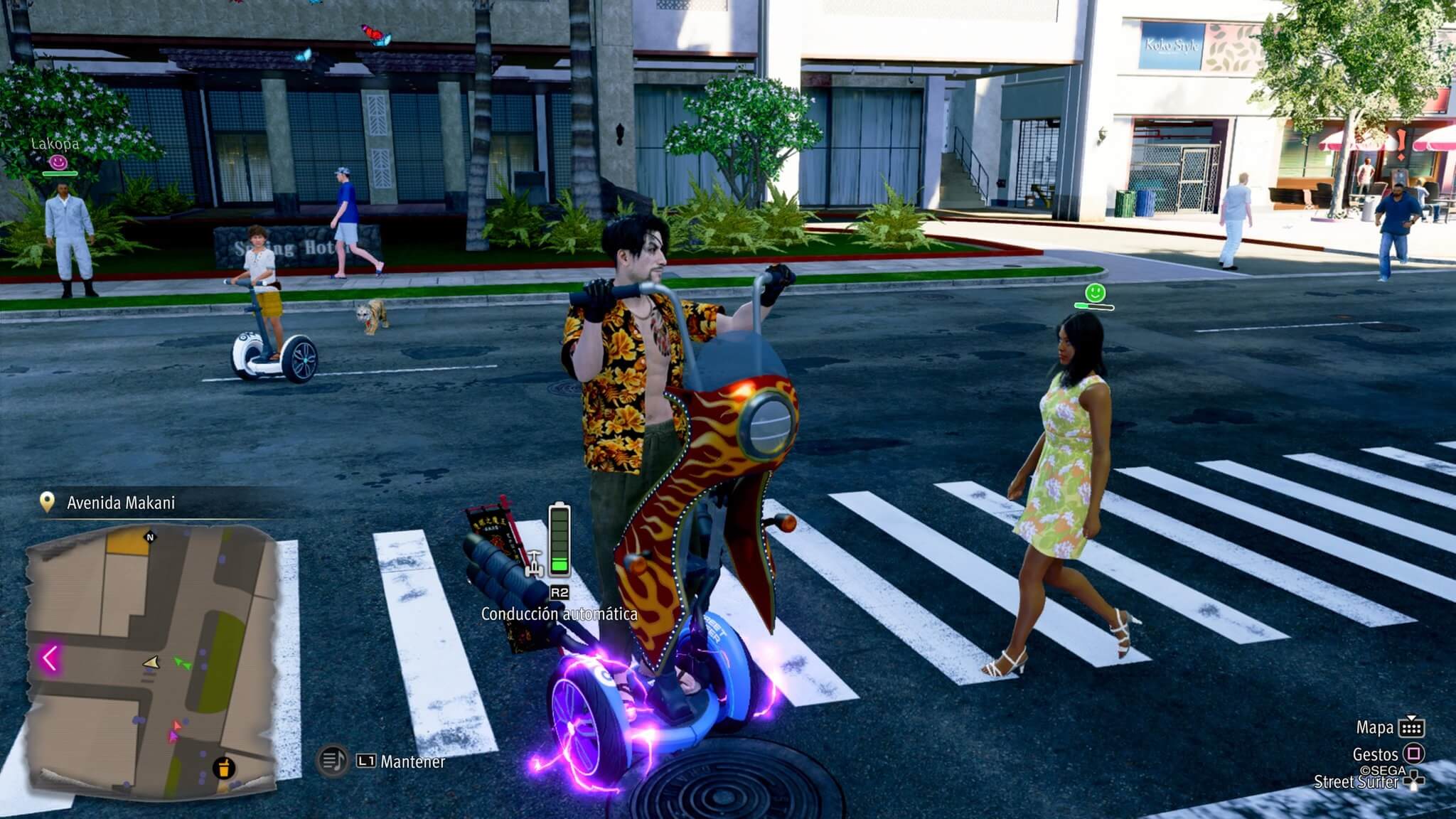Activate Conducción automática
Viewport: 1456px width, 819px height.
tap(559, 614)
